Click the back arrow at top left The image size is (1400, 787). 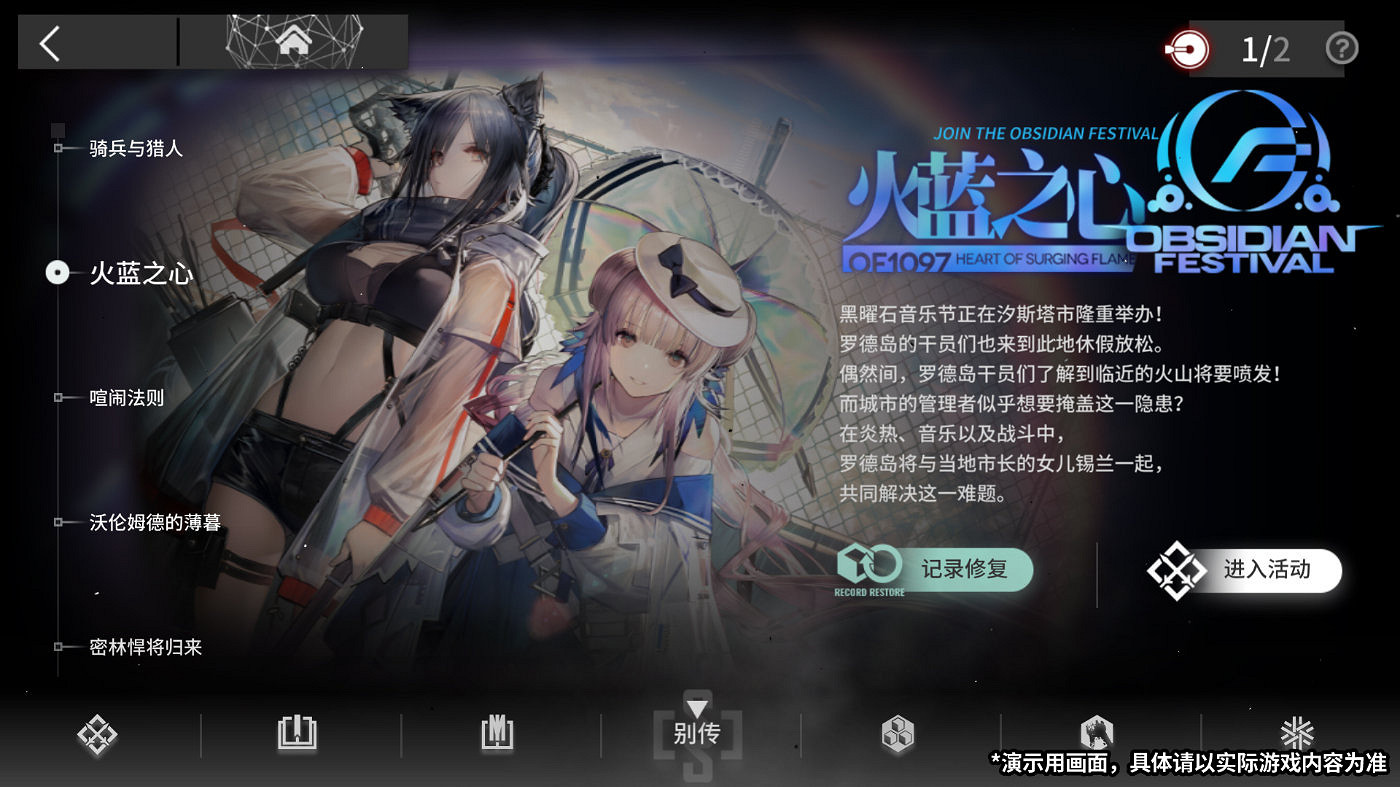[x=47, y=43]
